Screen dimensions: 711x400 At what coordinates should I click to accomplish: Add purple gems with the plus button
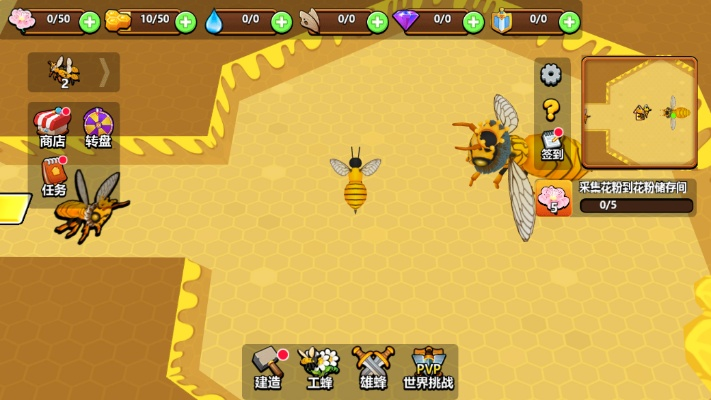tap(474, 21)
